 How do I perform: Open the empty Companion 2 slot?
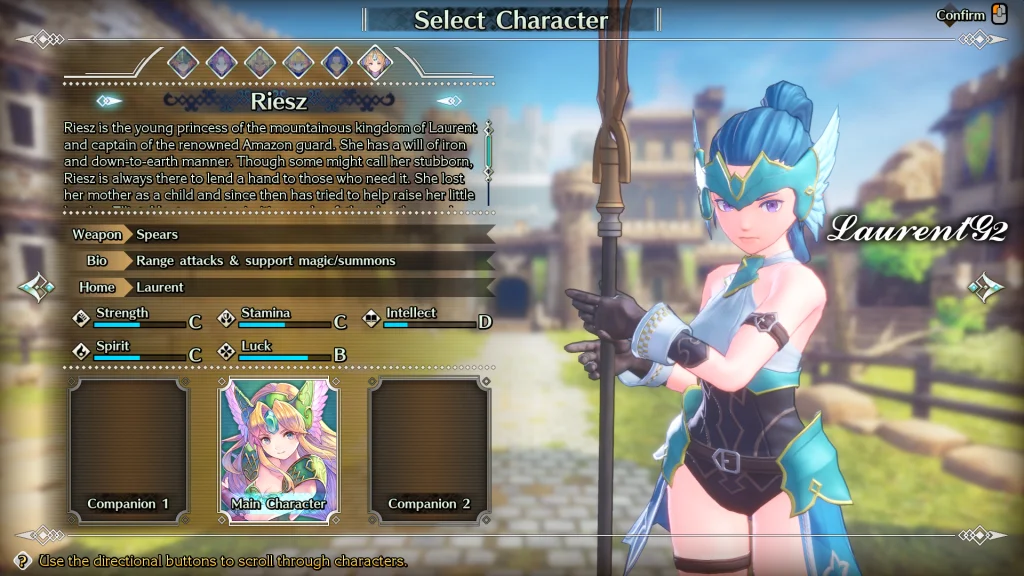click(x=429, y=450)
